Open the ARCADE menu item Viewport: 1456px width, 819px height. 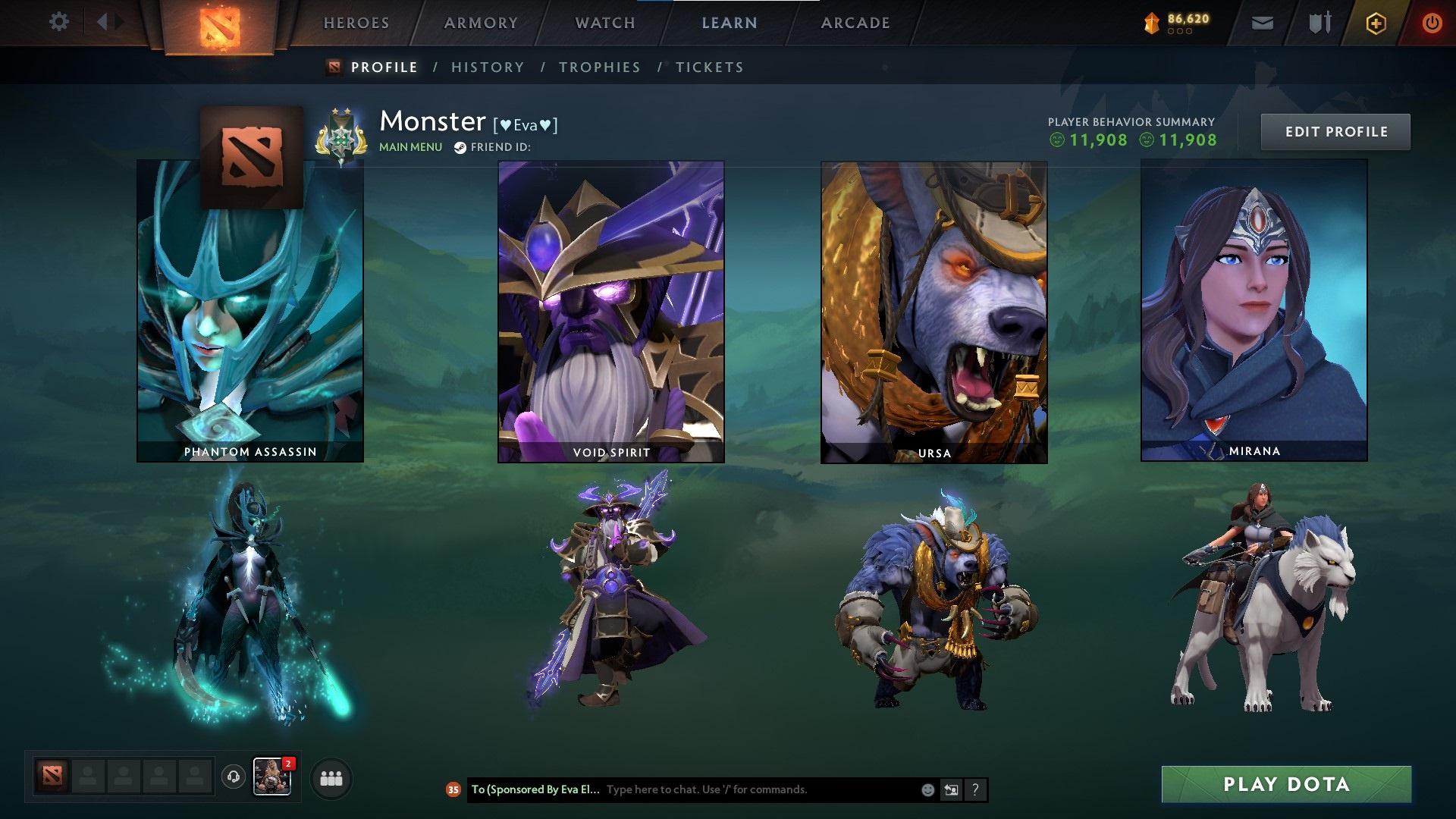(855, 22)
